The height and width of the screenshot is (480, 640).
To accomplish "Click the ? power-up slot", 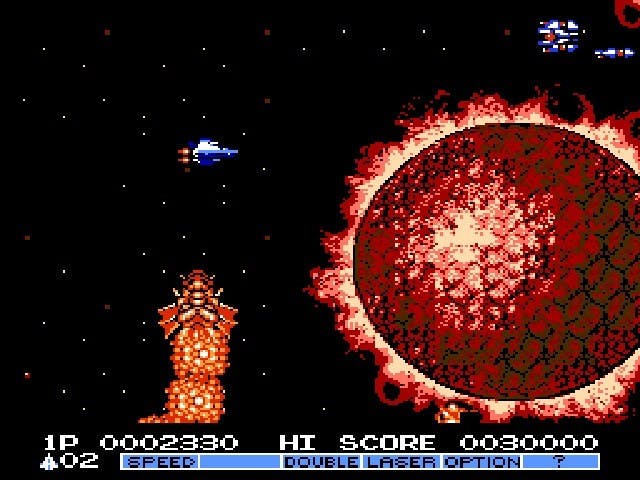I will tap(560, 462).
